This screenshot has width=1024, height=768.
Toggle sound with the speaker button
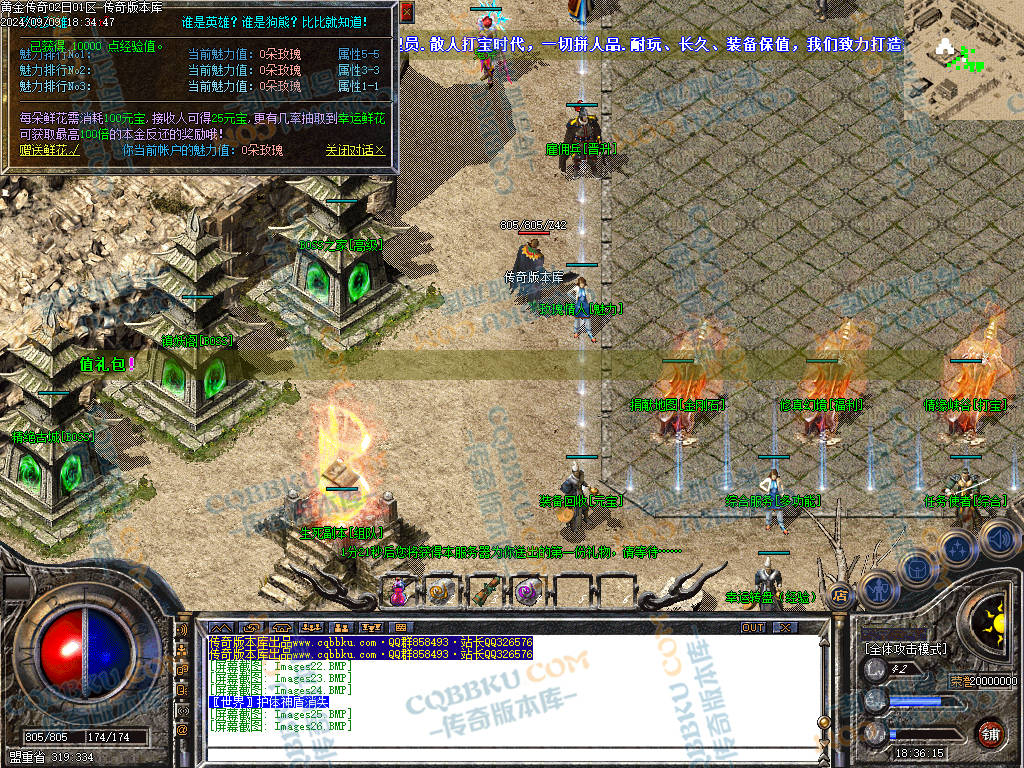[995, 538]
